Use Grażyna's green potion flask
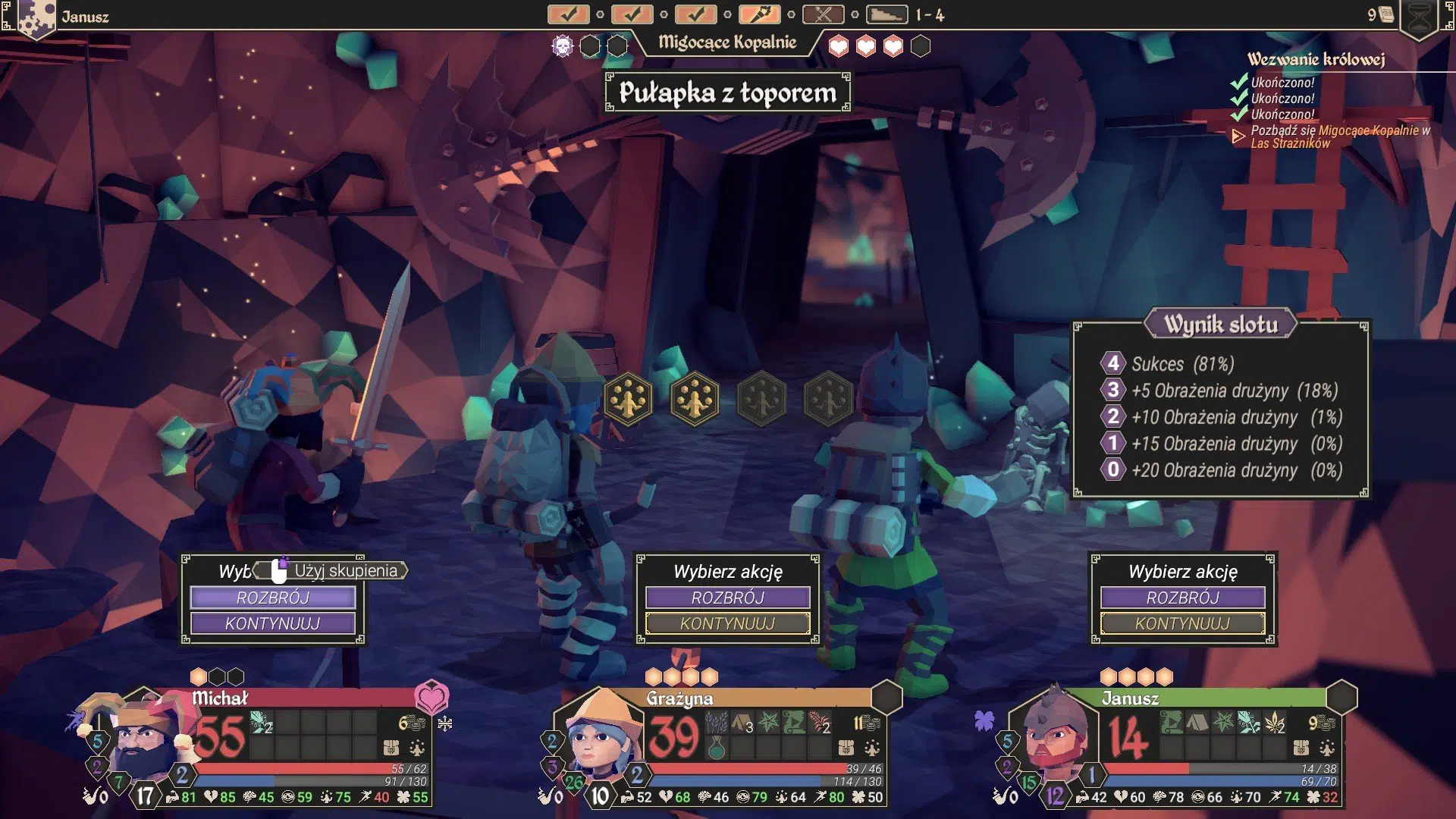 (716, 748)
